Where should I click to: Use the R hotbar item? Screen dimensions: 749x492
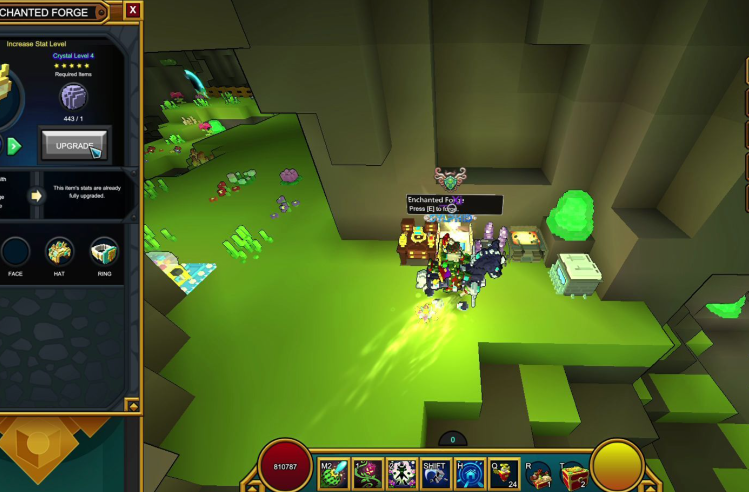539,473
